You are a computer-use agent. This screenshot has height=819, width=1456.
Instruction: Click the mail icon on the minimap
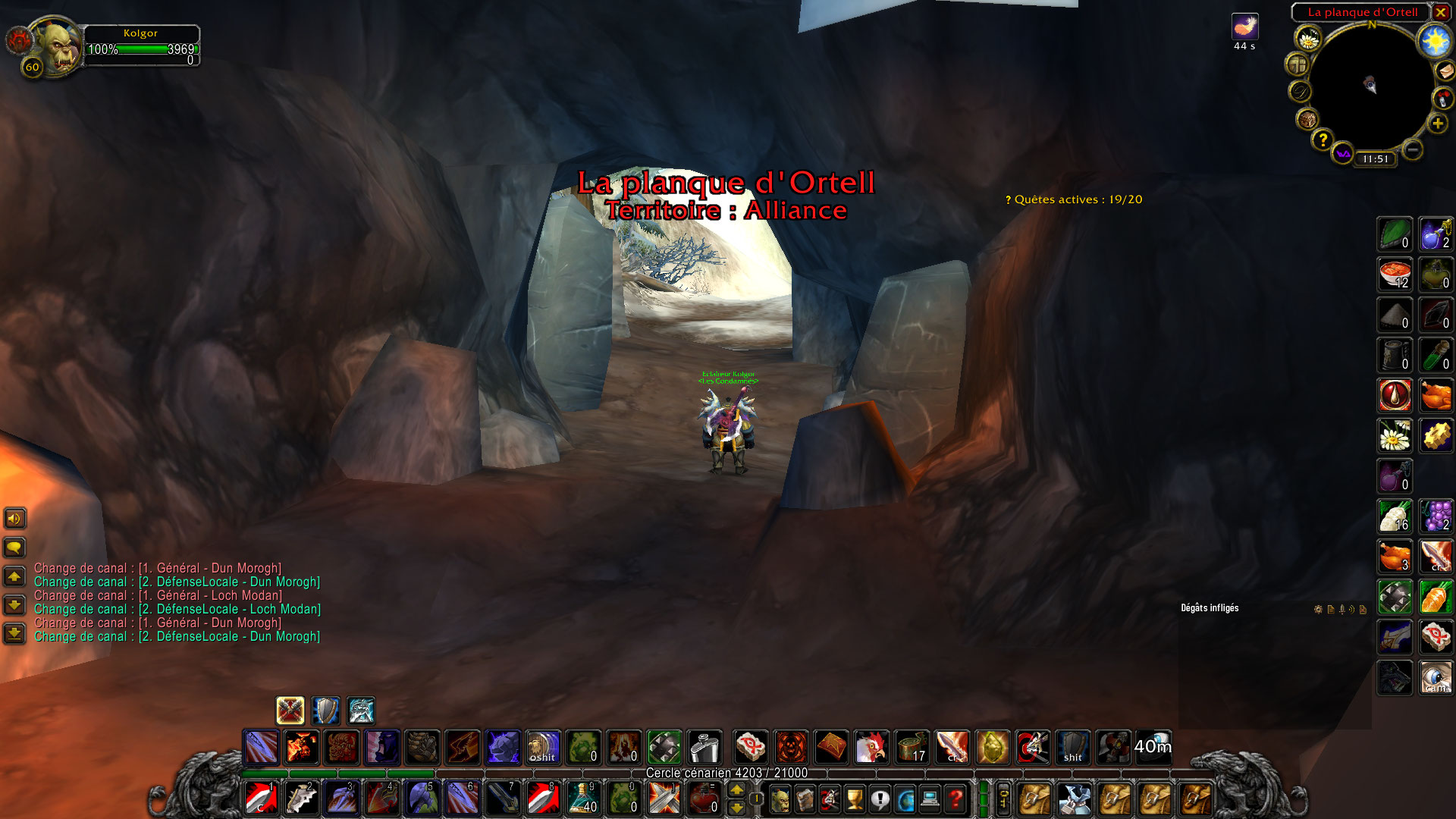coord(1445,72)
